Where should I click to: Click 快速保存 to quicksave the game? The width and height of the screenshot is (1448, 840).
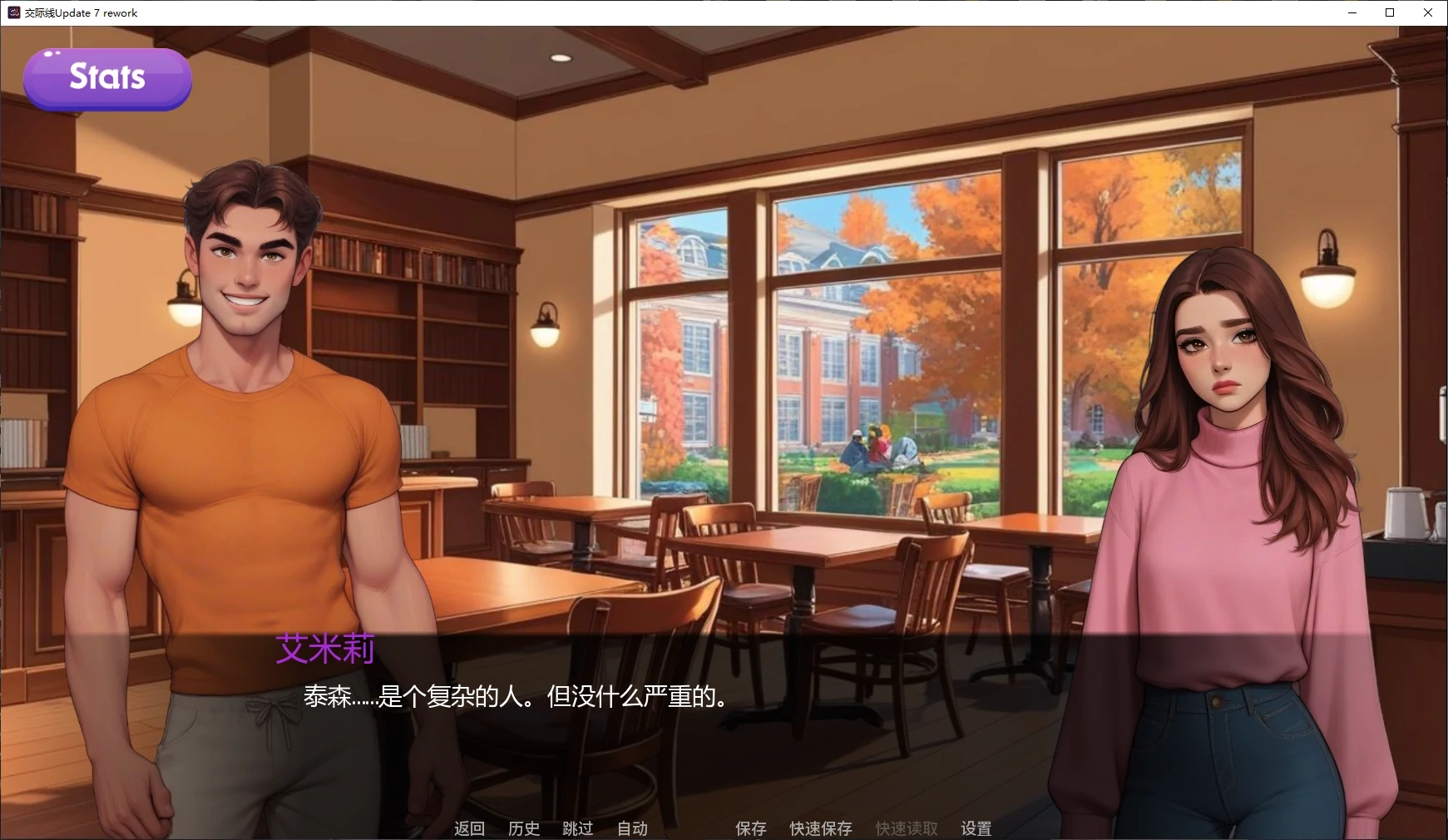point(820,828)
